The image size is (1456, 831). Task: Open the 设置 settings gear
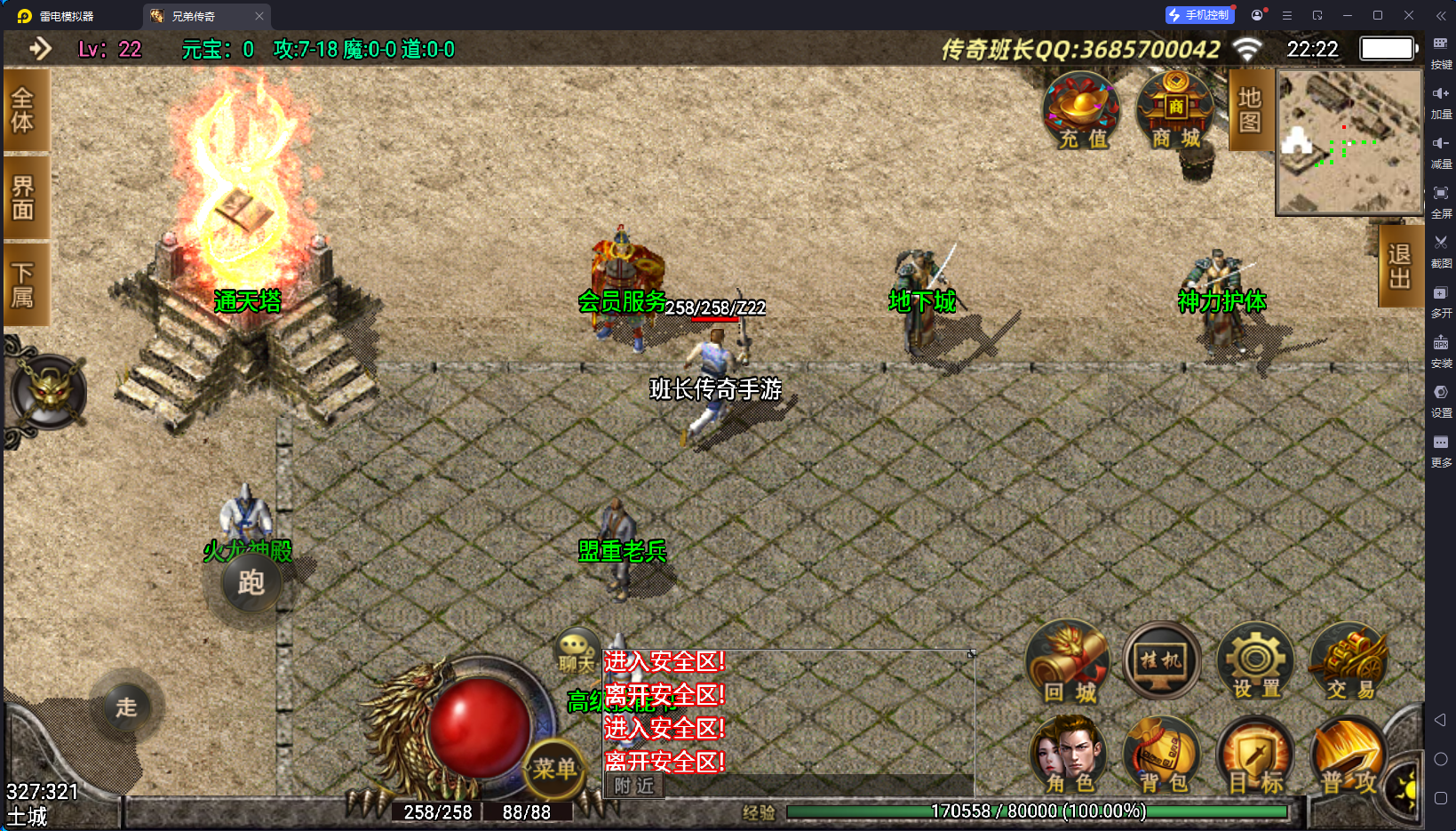1255,664
